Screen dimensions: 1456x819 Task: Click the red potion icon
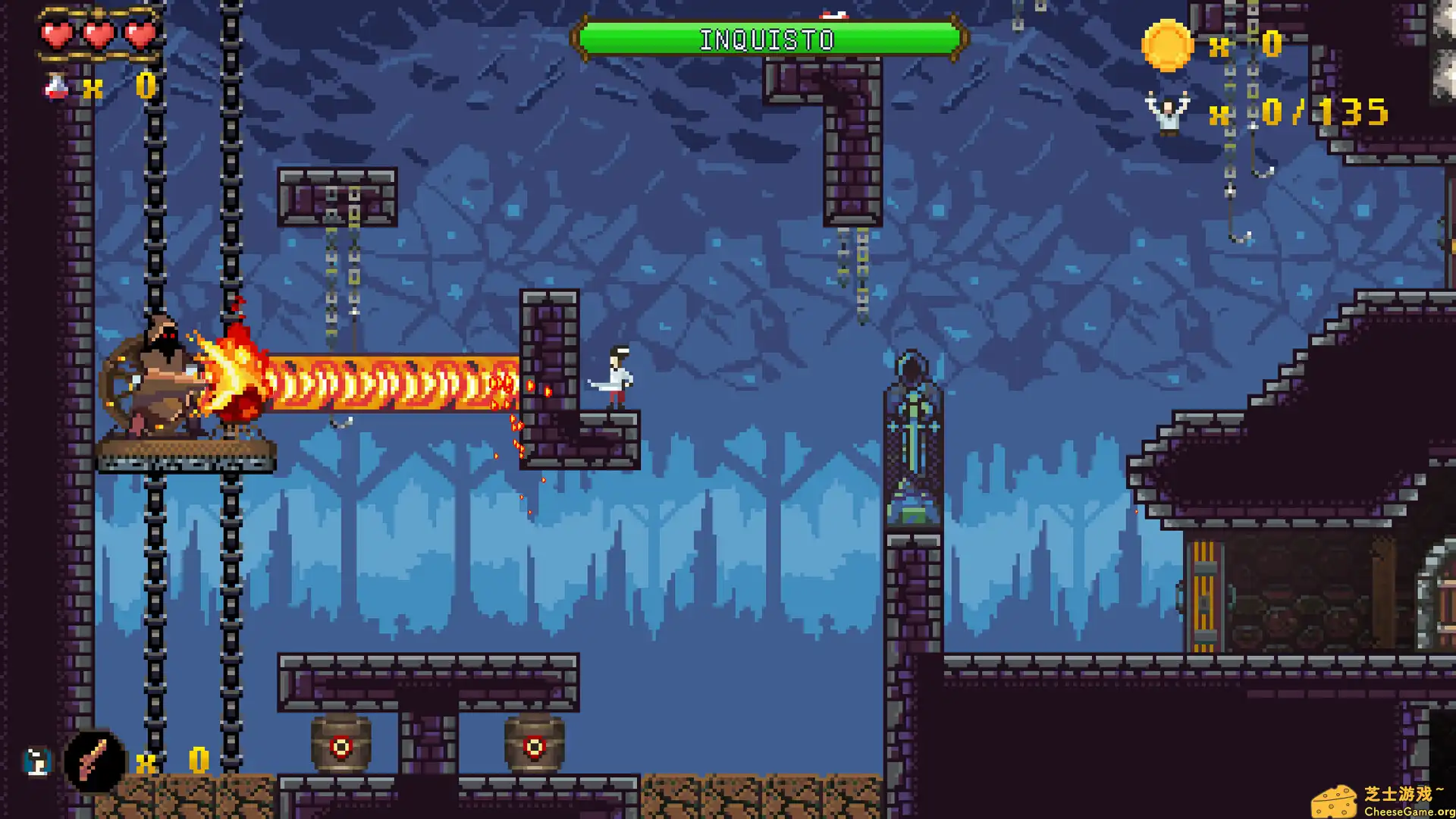click(x=56, y=86)
